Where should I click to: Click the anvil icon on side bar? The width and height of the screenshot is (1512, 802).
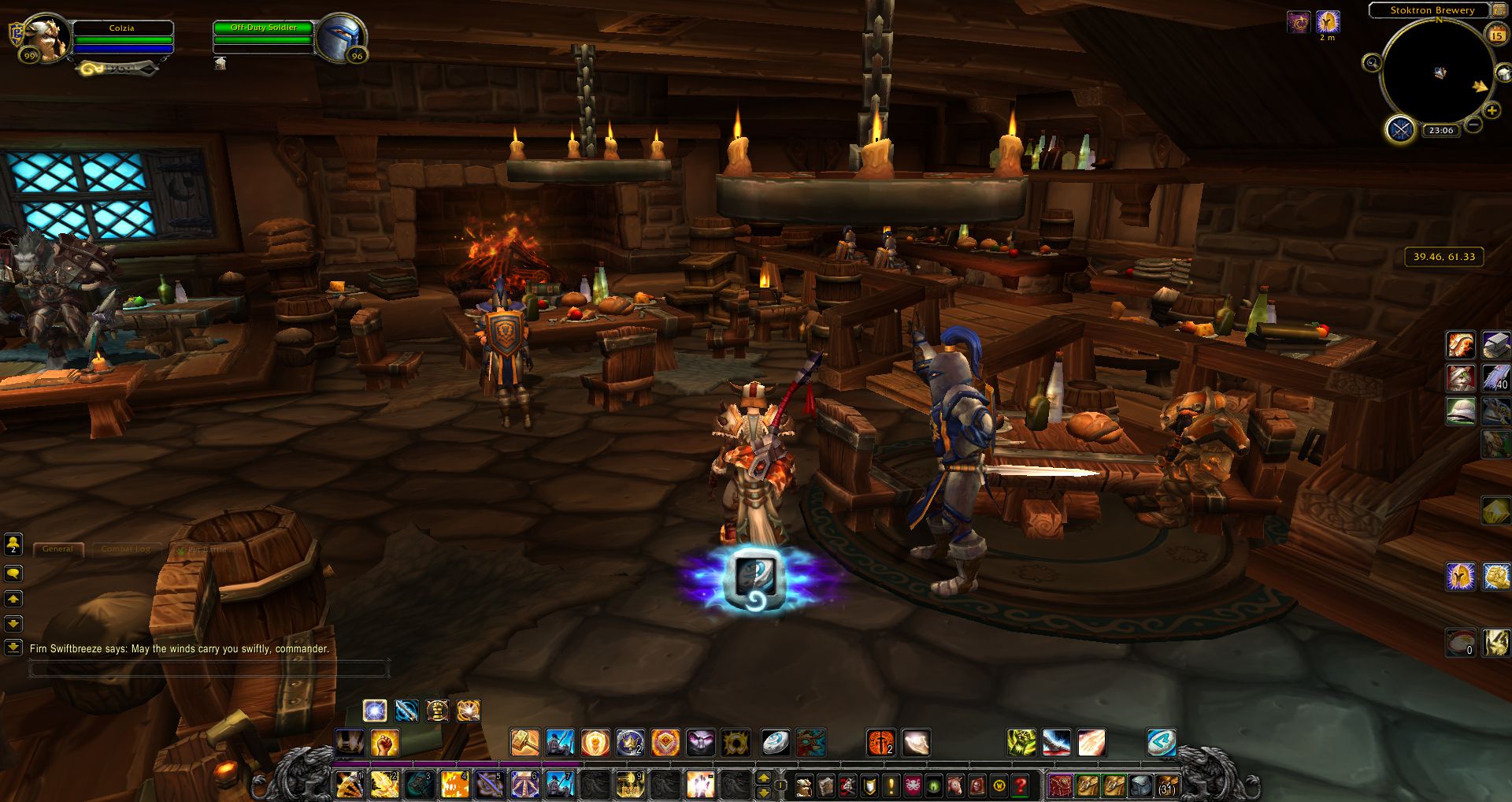pos(1495,344)
